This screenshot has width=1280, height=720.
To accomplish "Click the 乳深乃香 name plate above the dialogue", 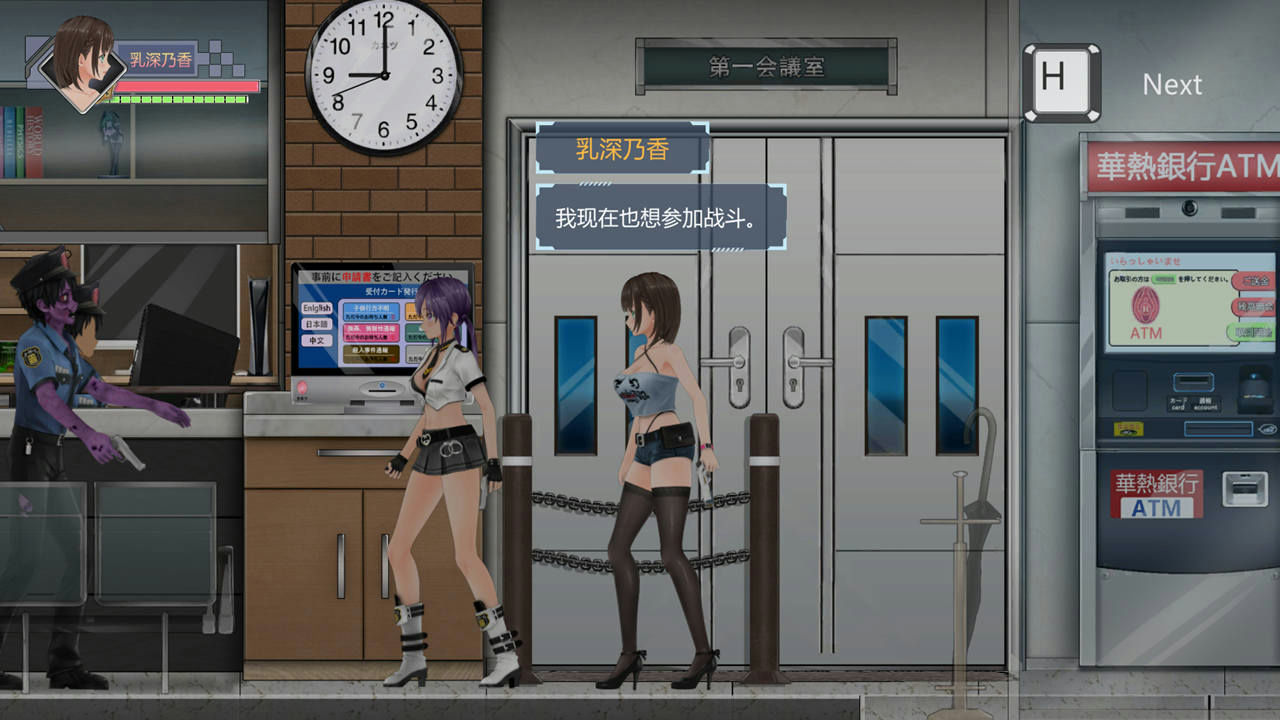I will coord(622,147).
